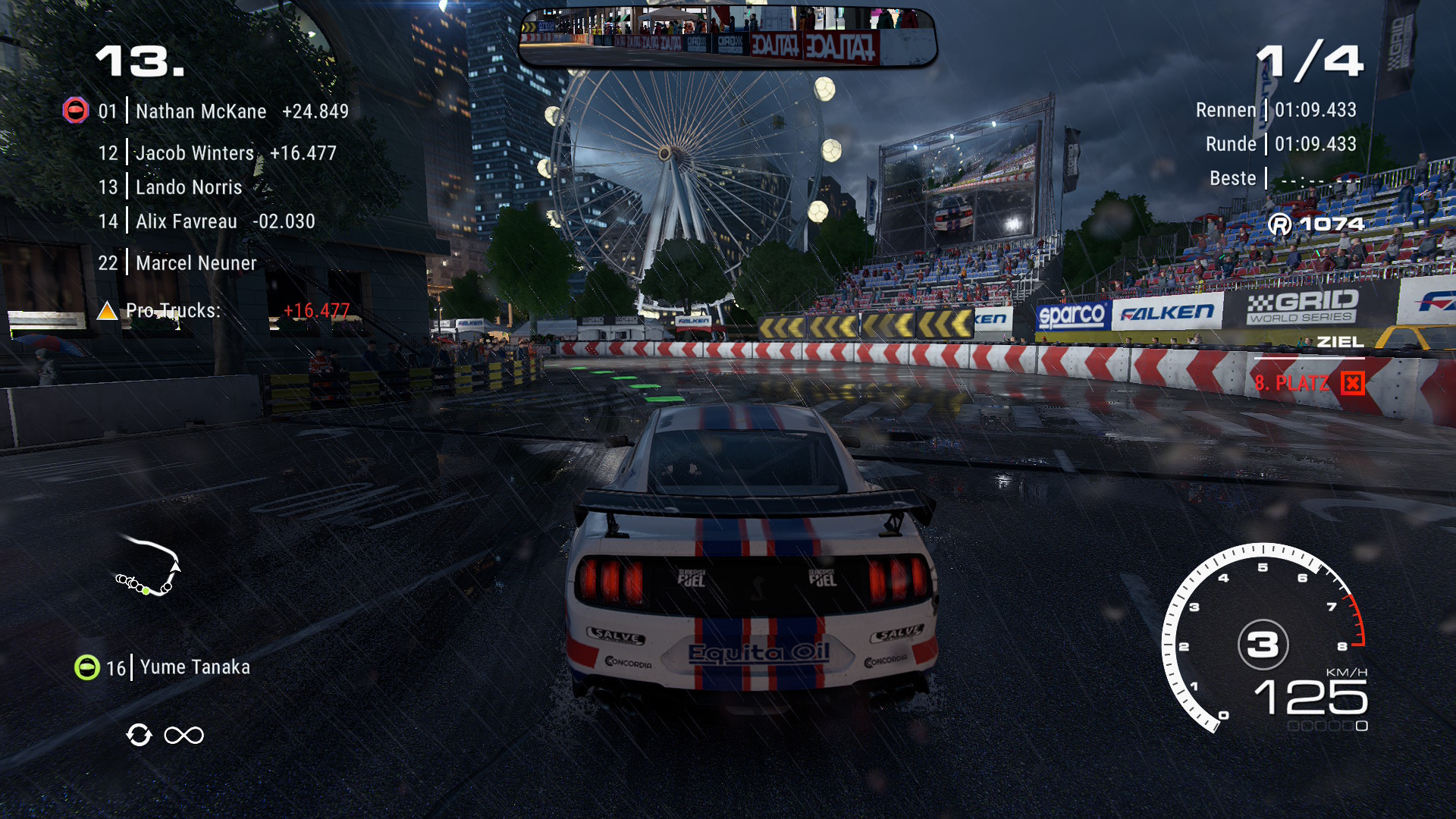Click the infinity symbol next to rewind
The image size is (1456, 819).
(x=184, y=735)
